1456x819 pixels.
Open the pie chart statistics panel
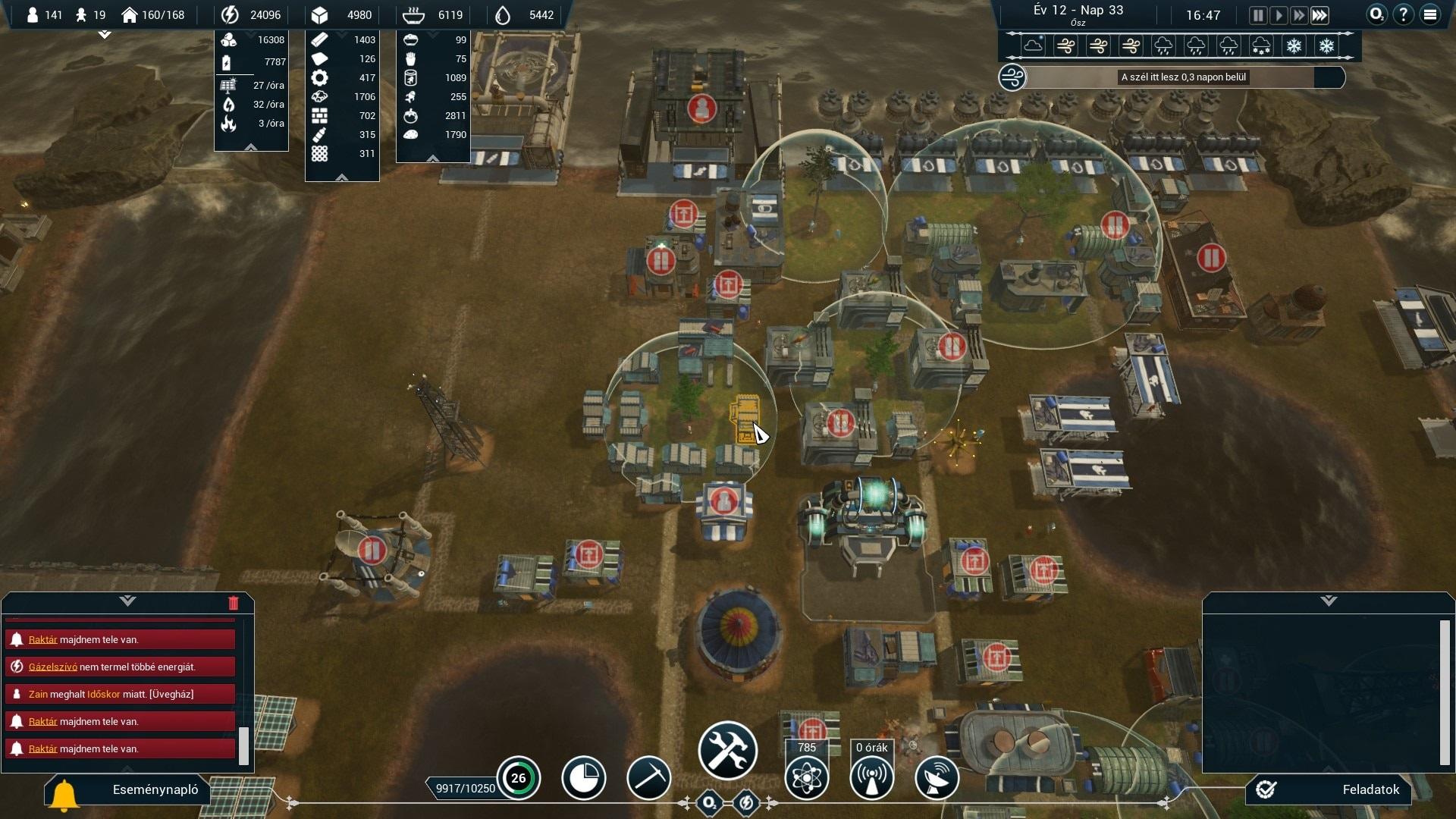click(583, 778)
